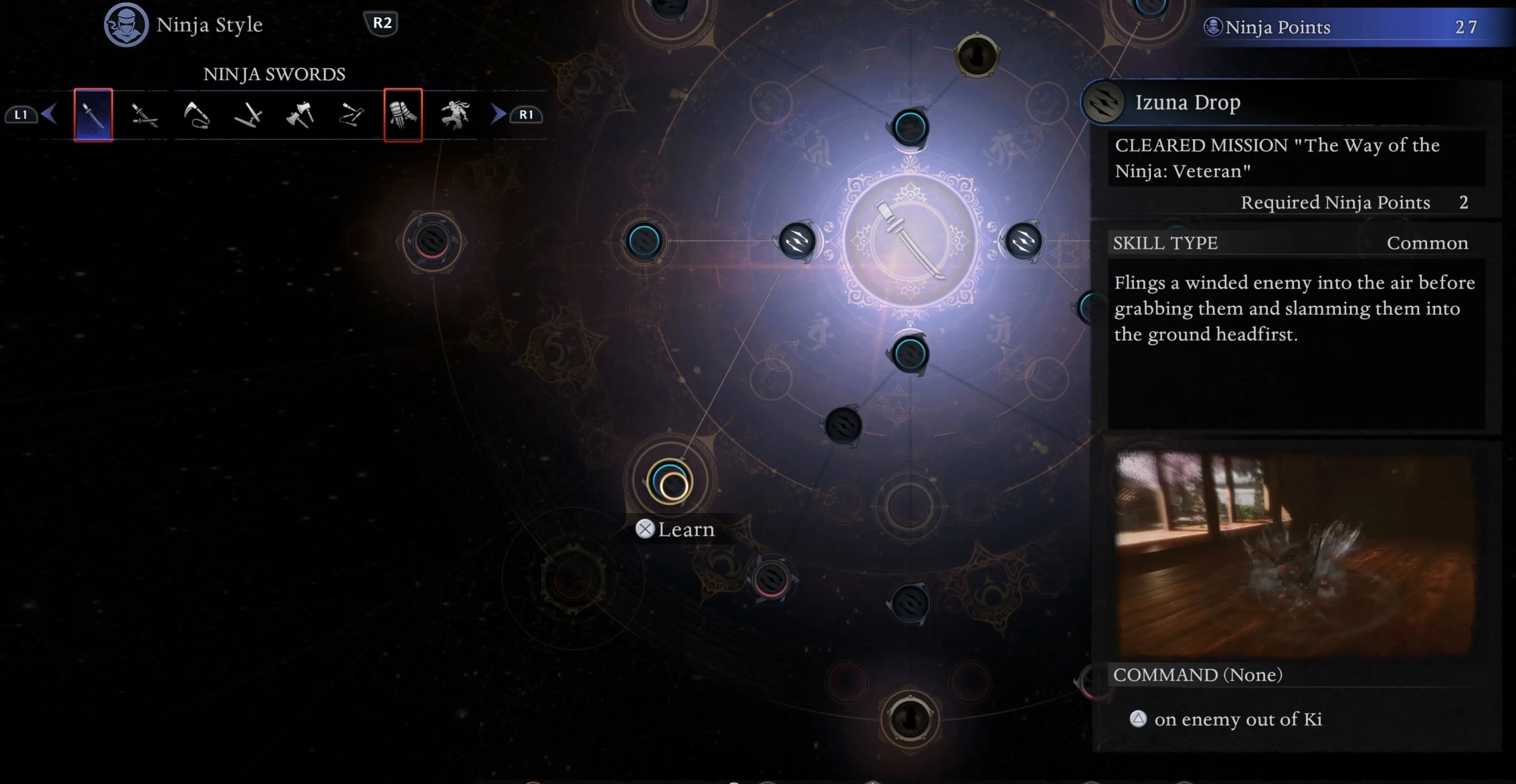Image resolution: width=1516 pixels, height=784 pixels.
Task: Switch to the dual ninja swords tab
Action: (x=145, y=115)
